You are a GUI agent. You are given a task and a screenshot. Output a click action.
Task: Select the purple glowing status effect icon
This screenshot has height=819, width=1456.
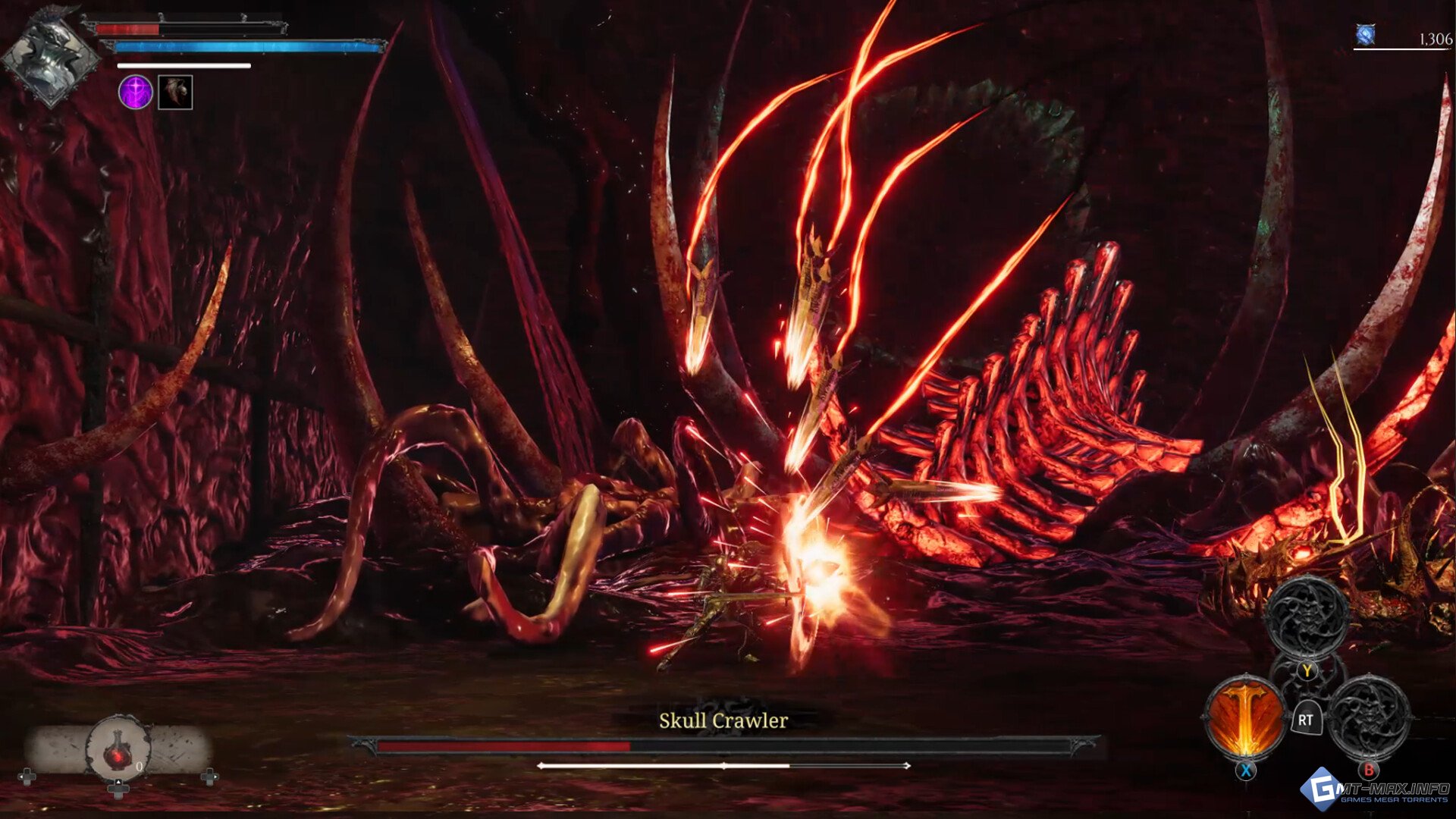[x=136, y=93]
